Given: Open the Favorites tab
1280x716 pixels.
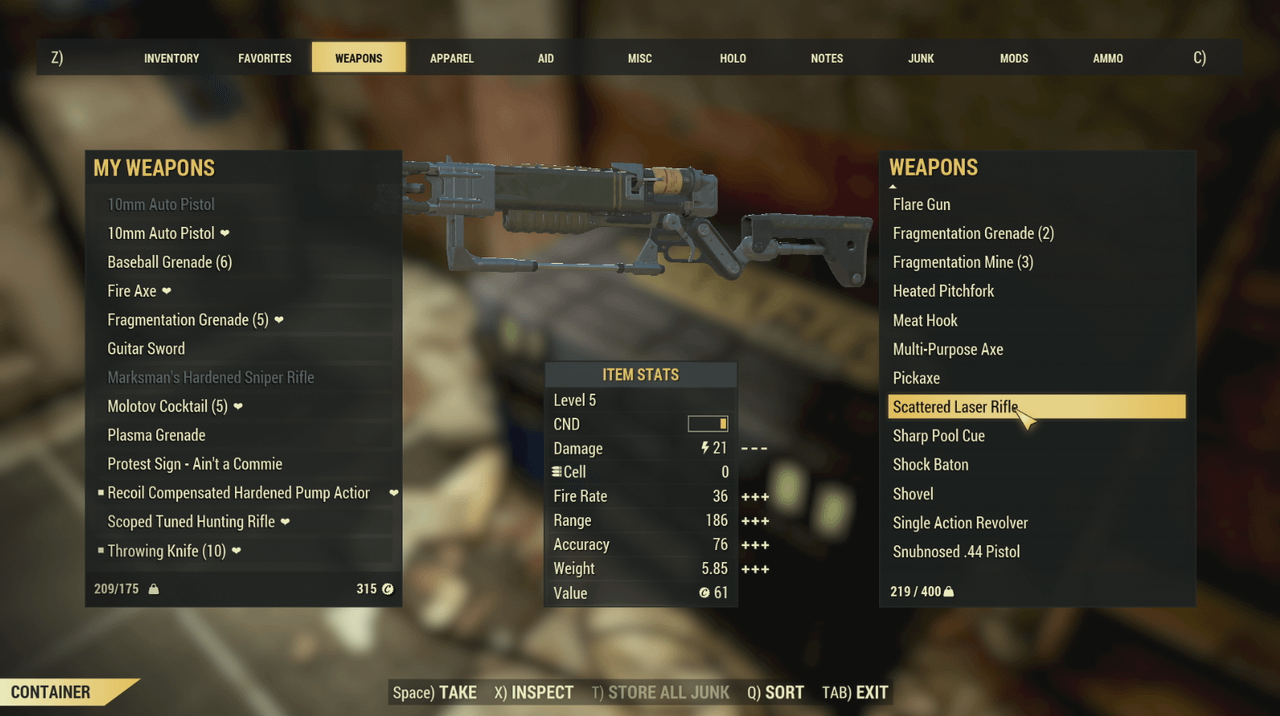Looking at the screenshot, I should (x=265, y=58).
